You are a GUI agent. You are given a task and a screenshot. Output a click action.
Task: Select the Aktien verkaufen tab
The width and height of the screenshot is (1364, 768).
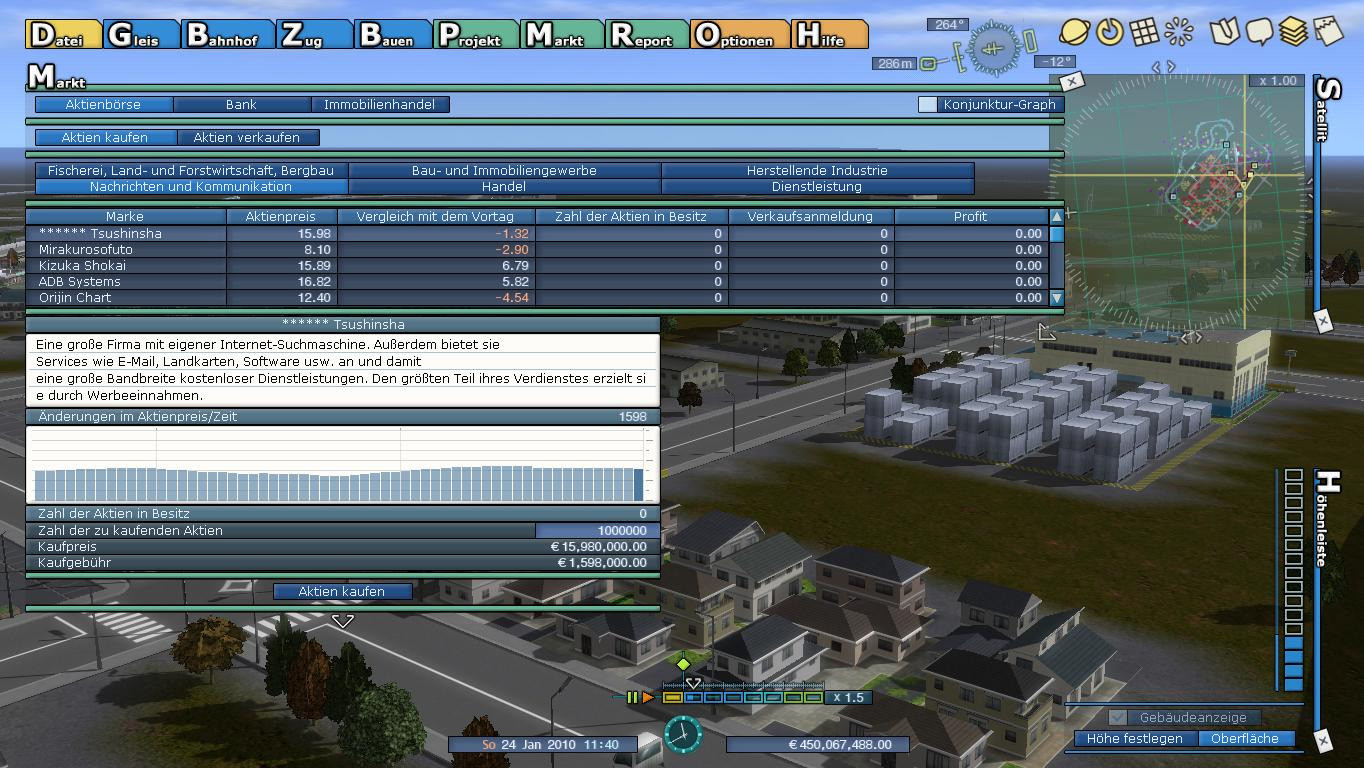tap(246, 138)
